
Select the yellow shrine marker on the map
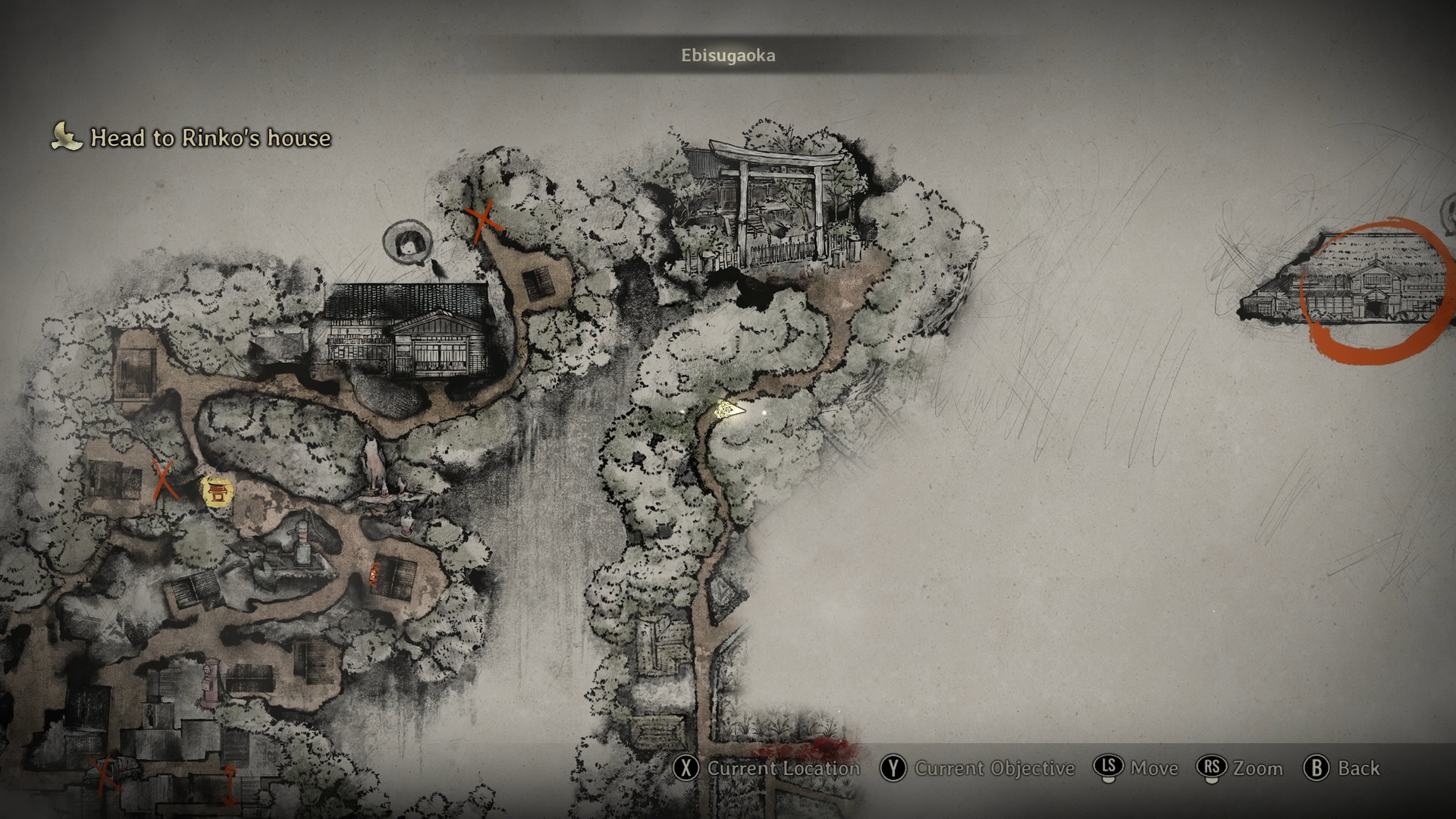[x=218, y=491]
